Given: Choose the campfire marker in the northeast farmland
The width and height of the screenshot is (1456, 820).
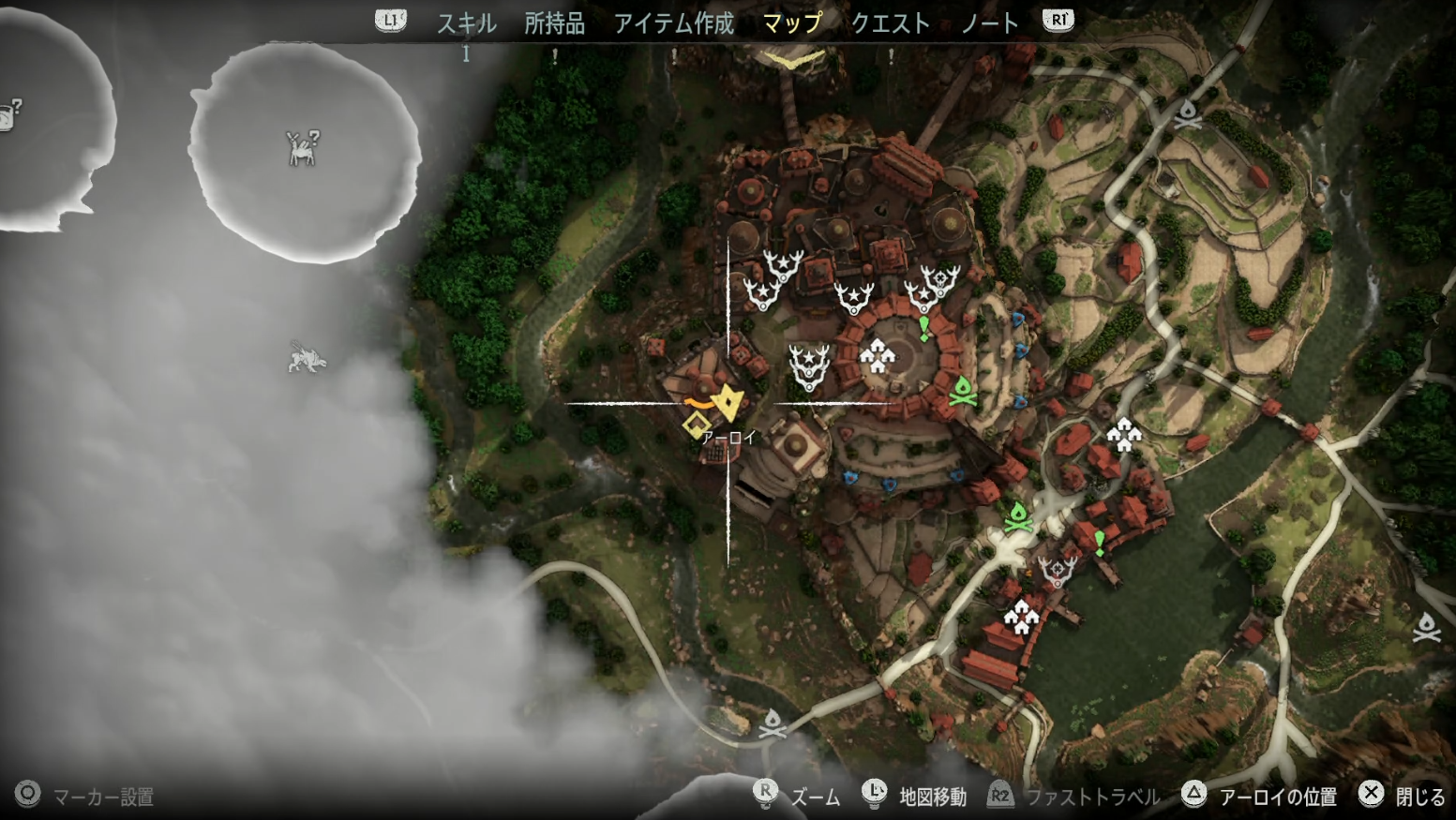Looking at the screenshot, I should pos(1188,114).
